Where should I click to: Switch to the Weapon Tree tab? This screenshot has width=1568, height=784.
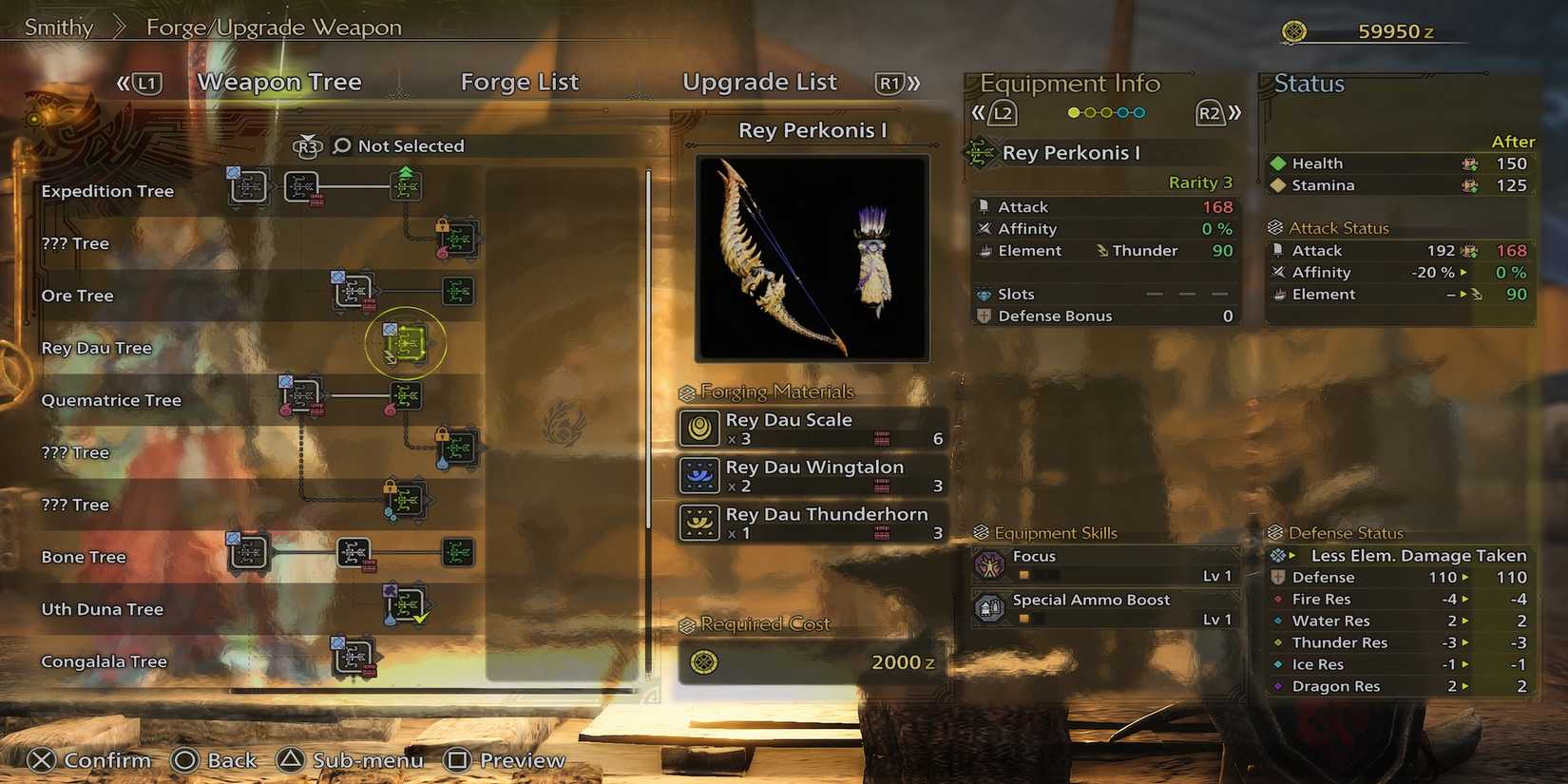pos(279,83)
